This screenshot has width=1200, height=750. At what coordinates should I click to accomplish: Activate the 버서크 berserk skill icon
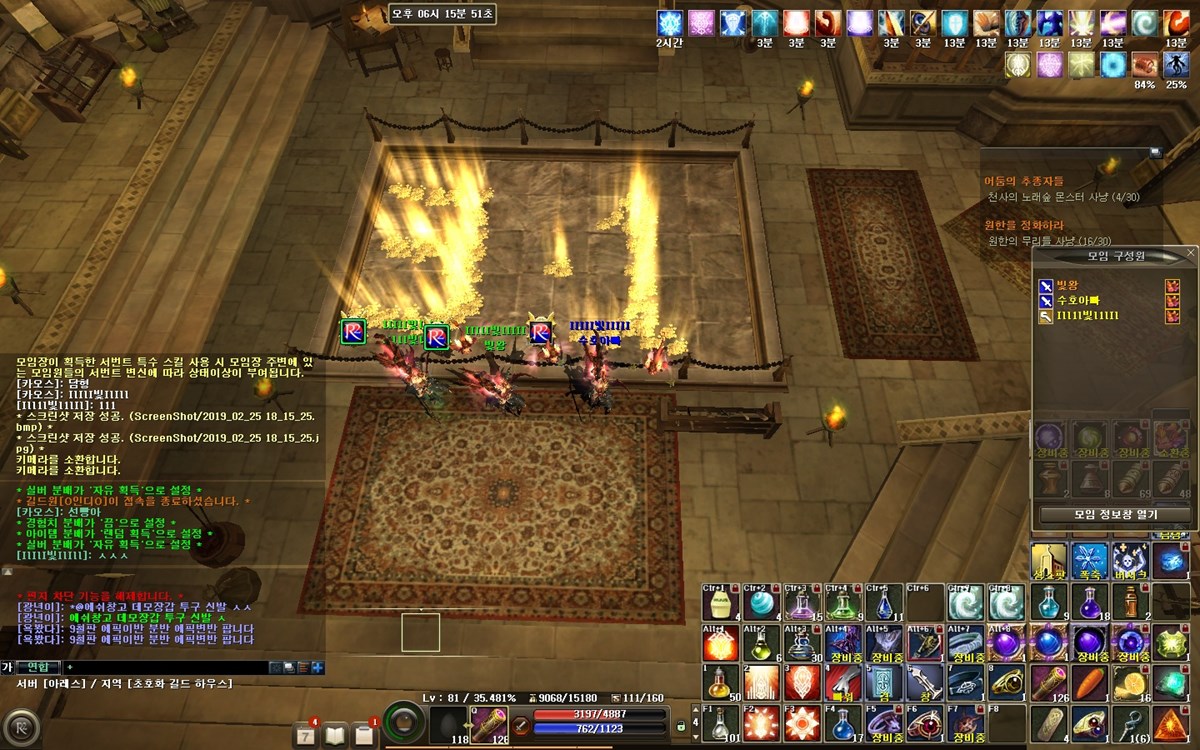tap(1130, 562)
